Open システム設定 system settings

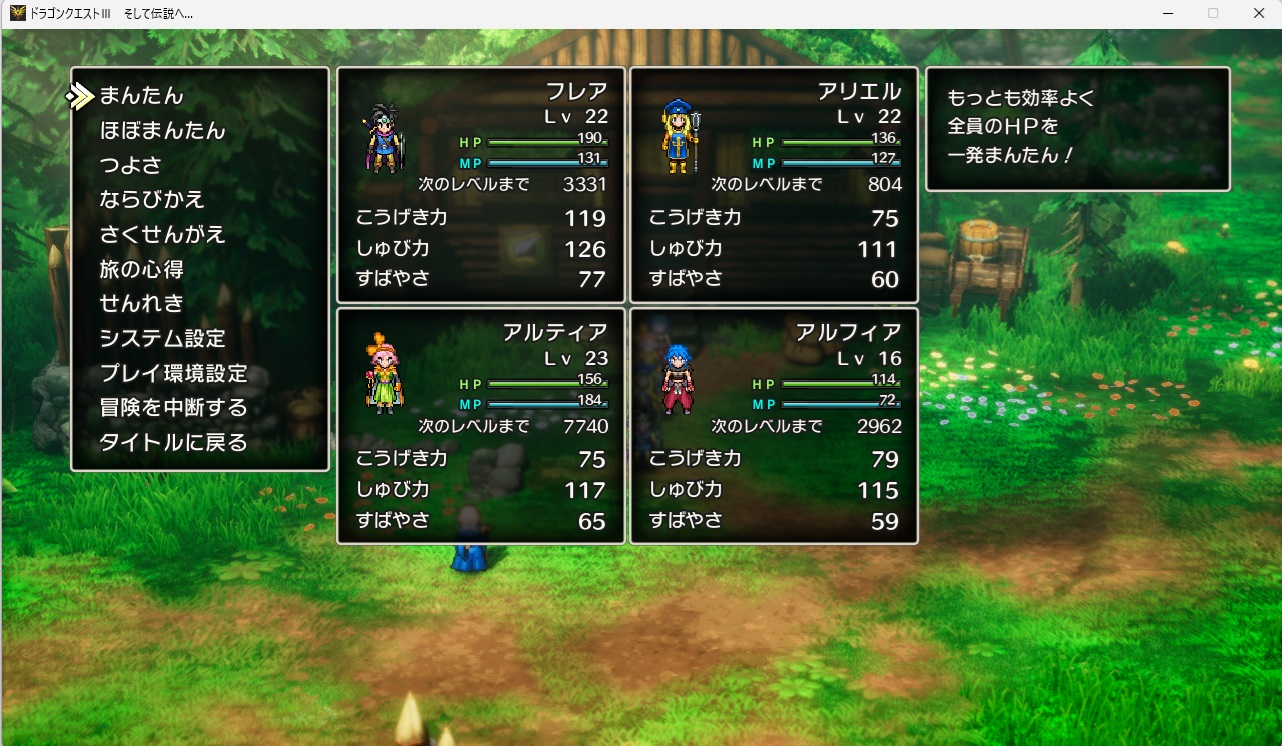[x=162, y=338]
